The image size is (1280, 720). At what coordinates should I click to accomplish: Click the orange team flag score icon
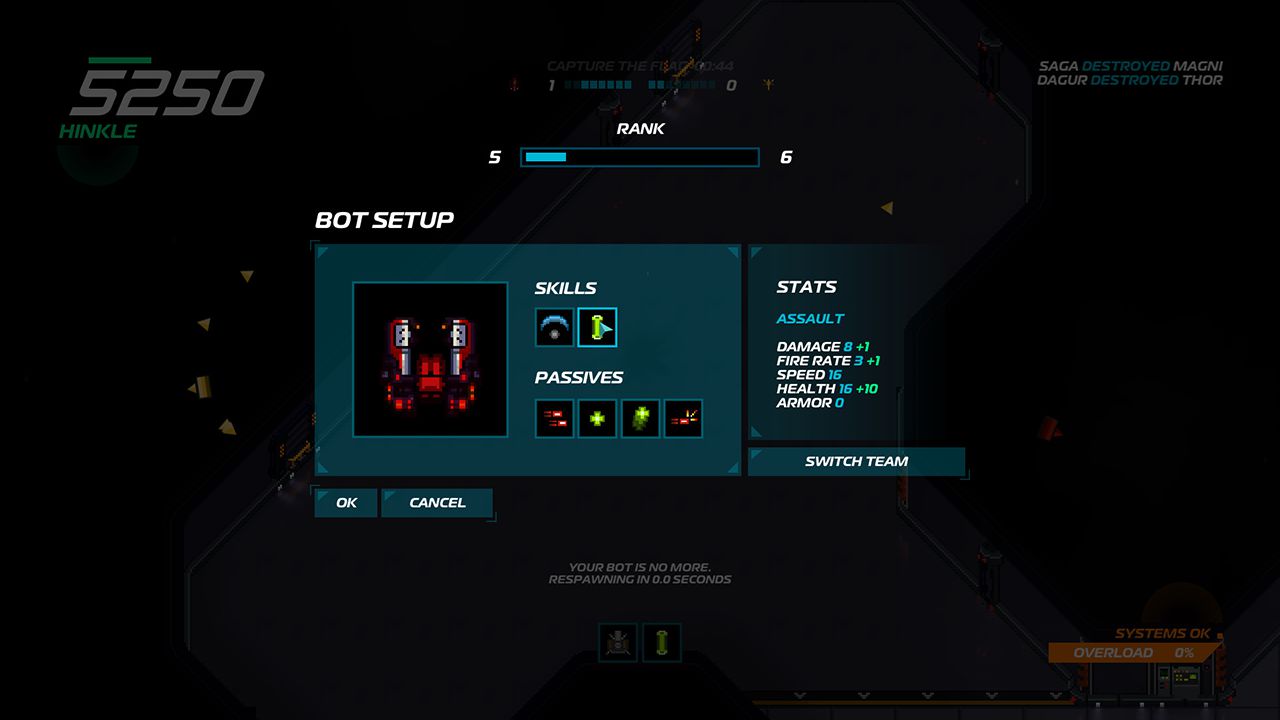[767, 85]
